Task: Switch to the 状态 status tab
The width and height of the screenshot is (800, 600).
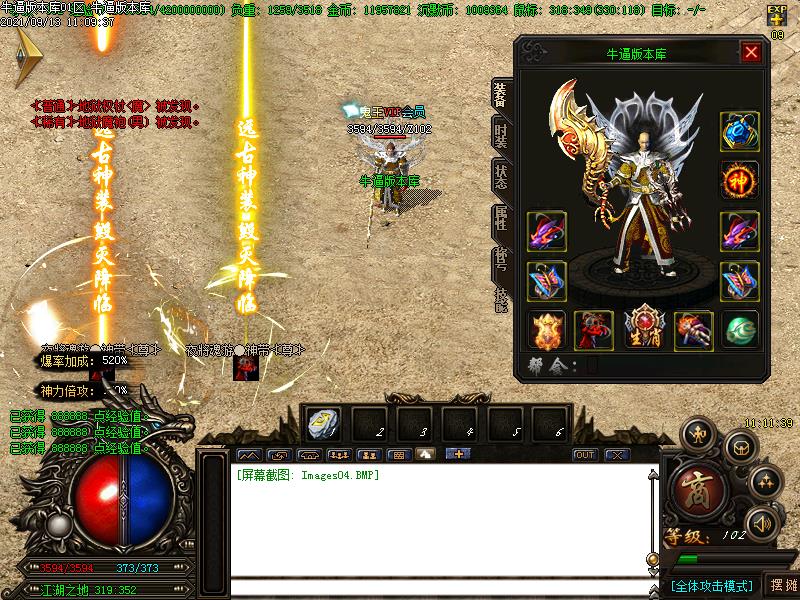Action: click(x=500, y=177)
